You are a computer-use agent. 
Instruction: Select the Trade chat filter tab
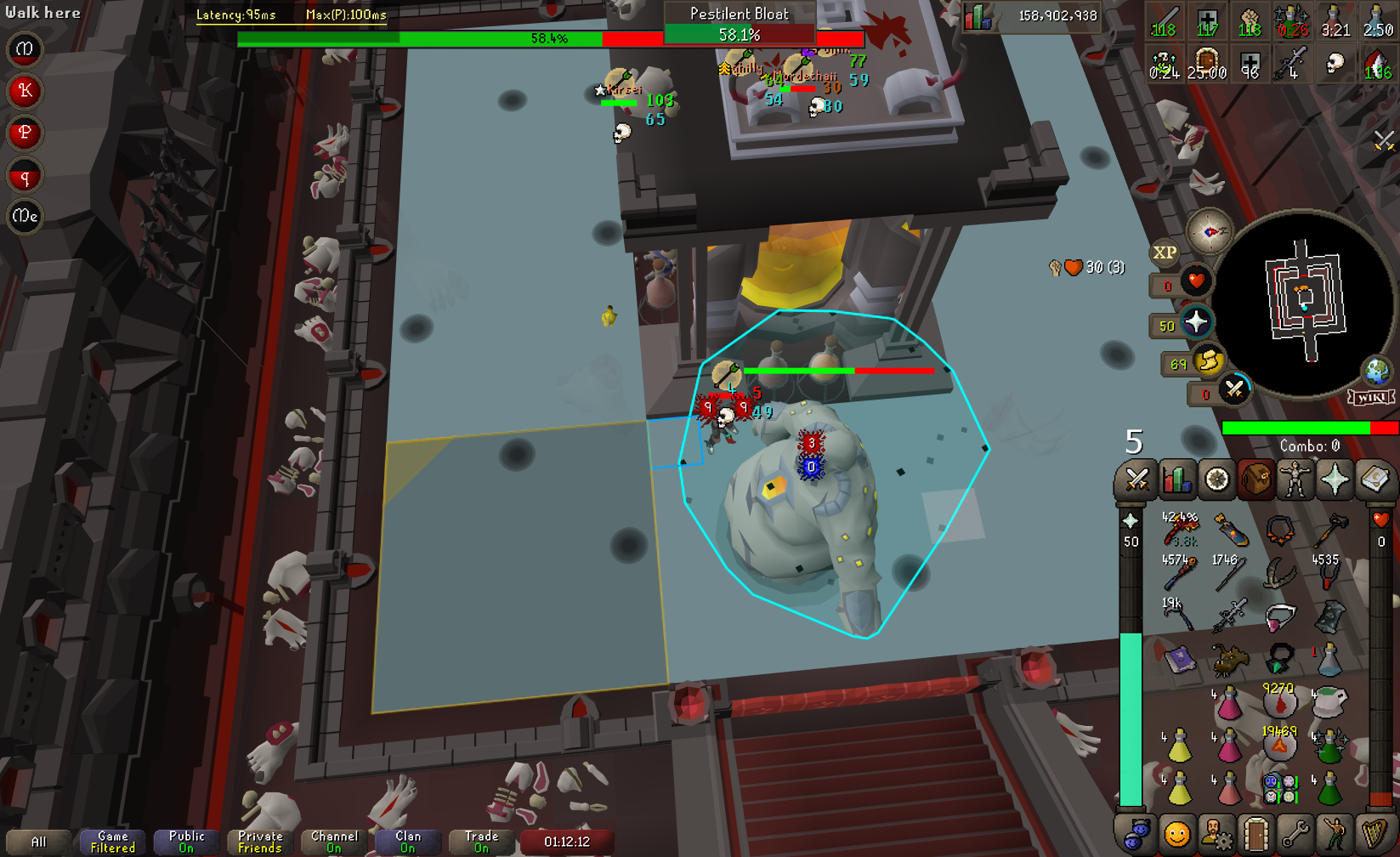[481, 842]
